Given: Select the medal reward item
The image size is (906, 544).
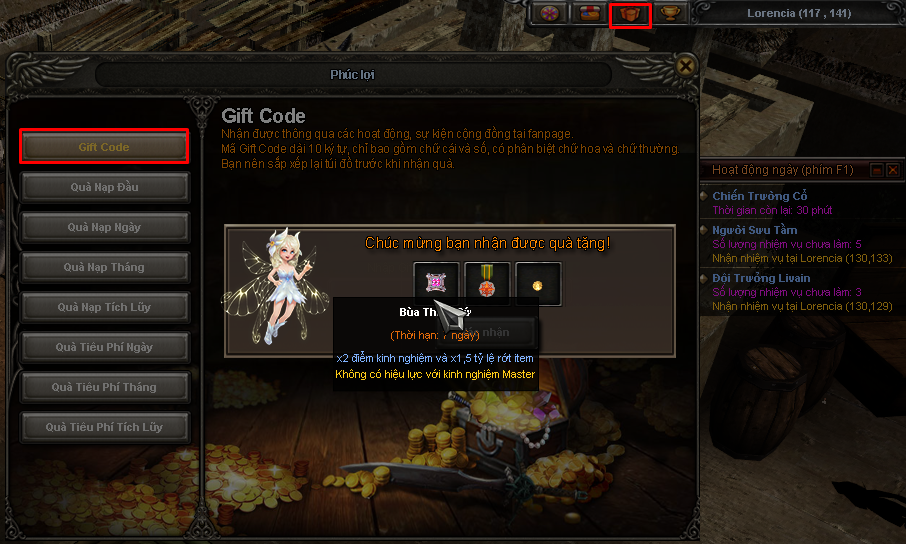Looking at the screenshot, I should coord(487,284).
